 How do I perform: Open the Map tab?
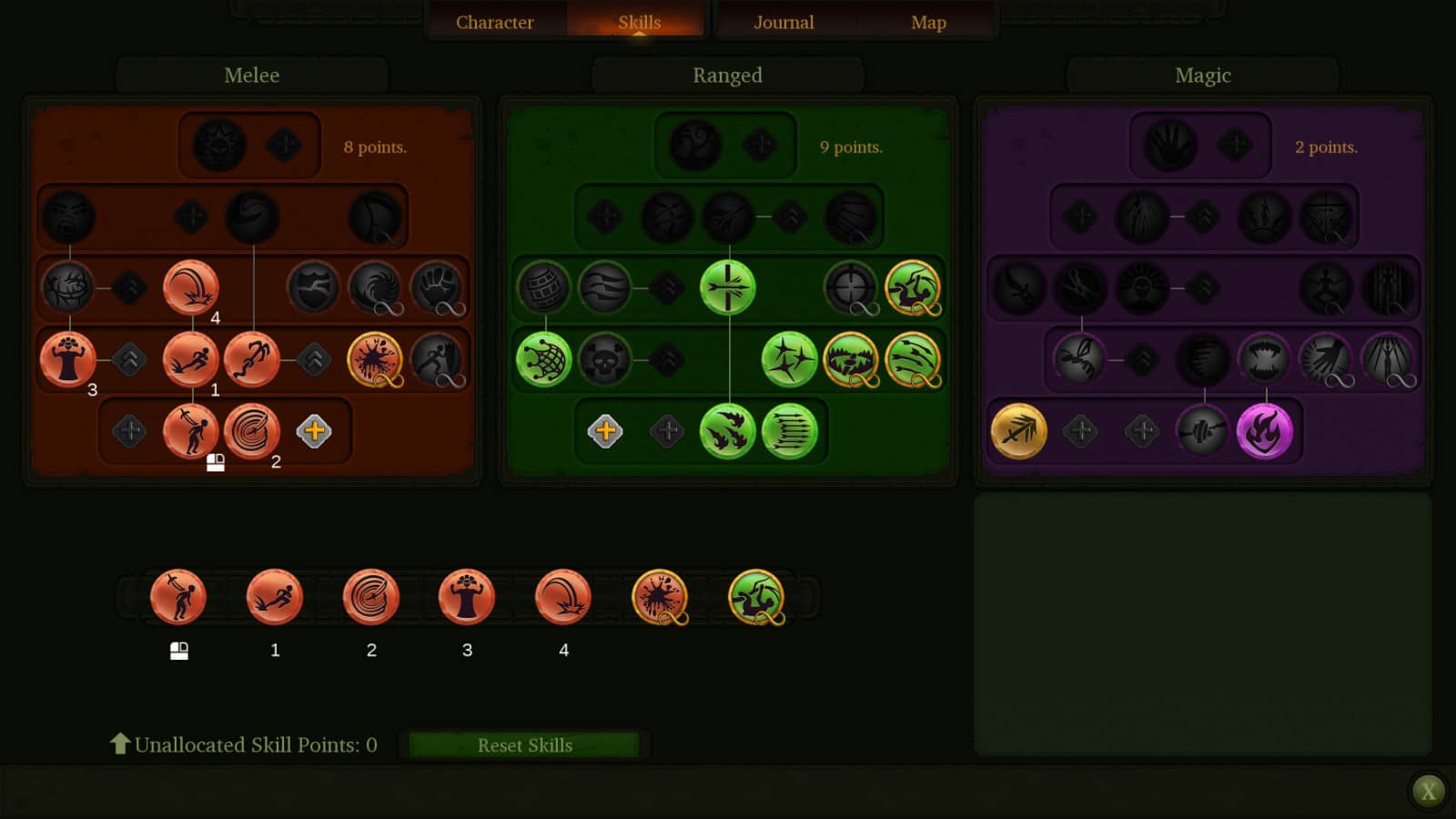pyautogui.click(x=928, y=22)
